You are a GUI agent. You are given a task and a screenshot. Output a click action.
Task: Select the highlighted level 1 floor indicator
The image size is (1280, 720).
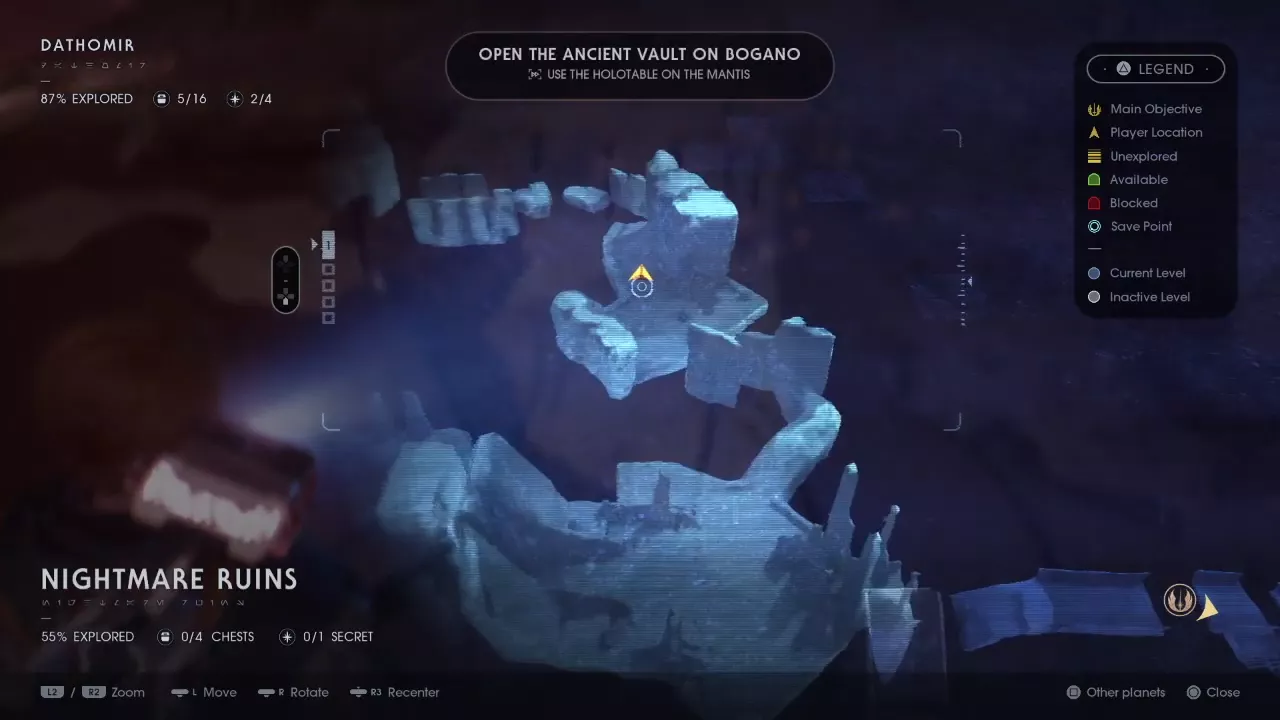328,244
